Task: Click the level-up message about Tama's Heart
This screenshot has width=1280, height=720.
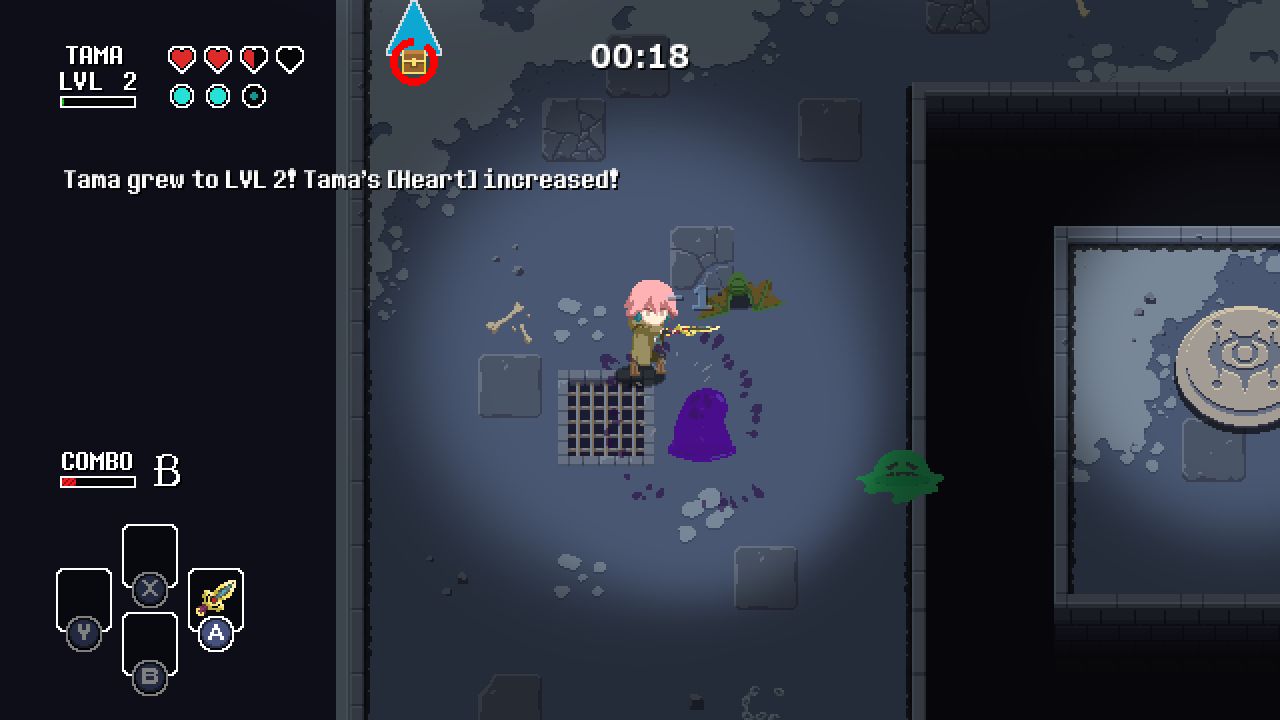Action: [340, 180]
